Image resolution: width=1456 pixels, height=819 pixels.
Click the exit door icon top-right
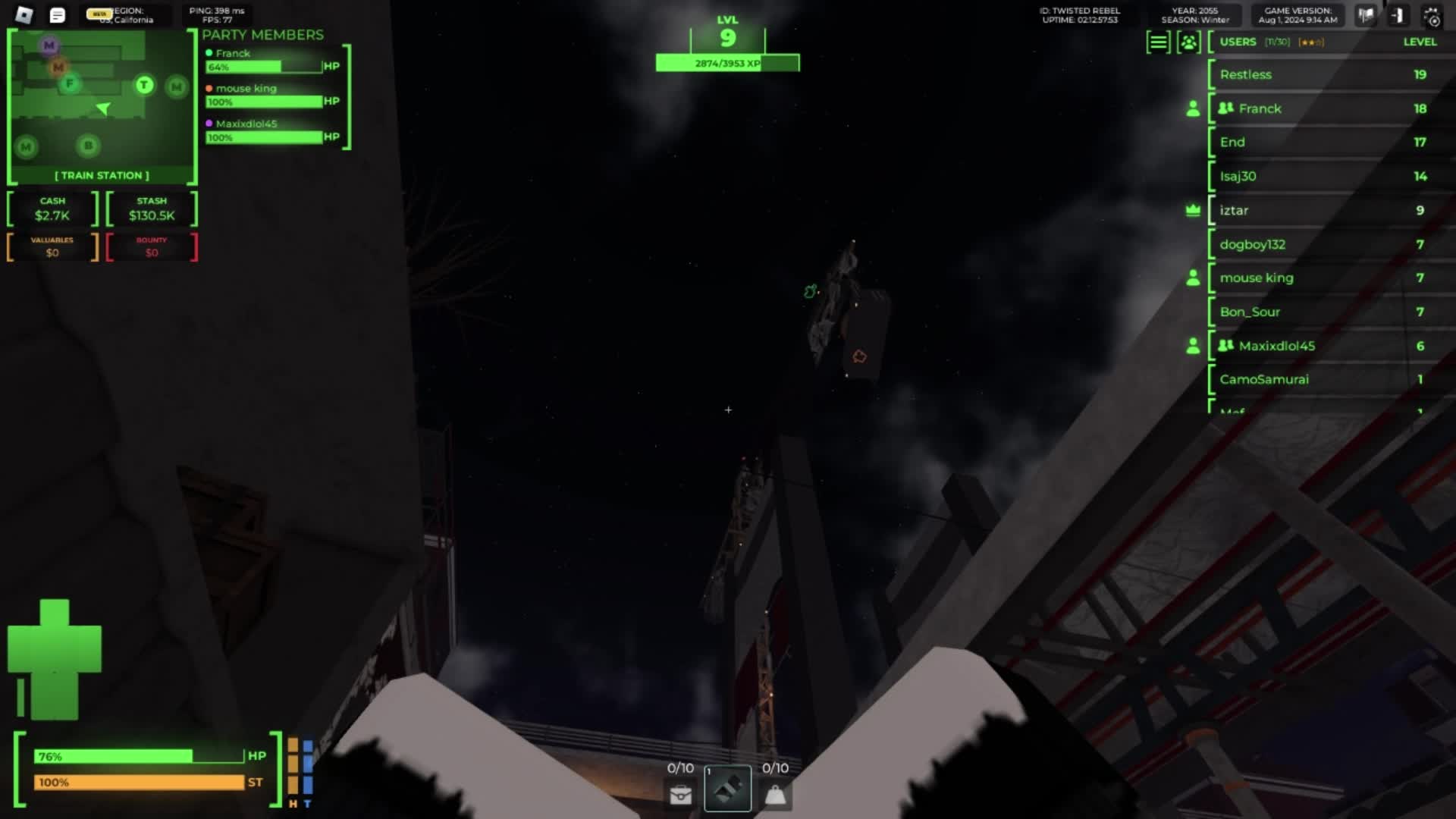[x=1397, y=15]
